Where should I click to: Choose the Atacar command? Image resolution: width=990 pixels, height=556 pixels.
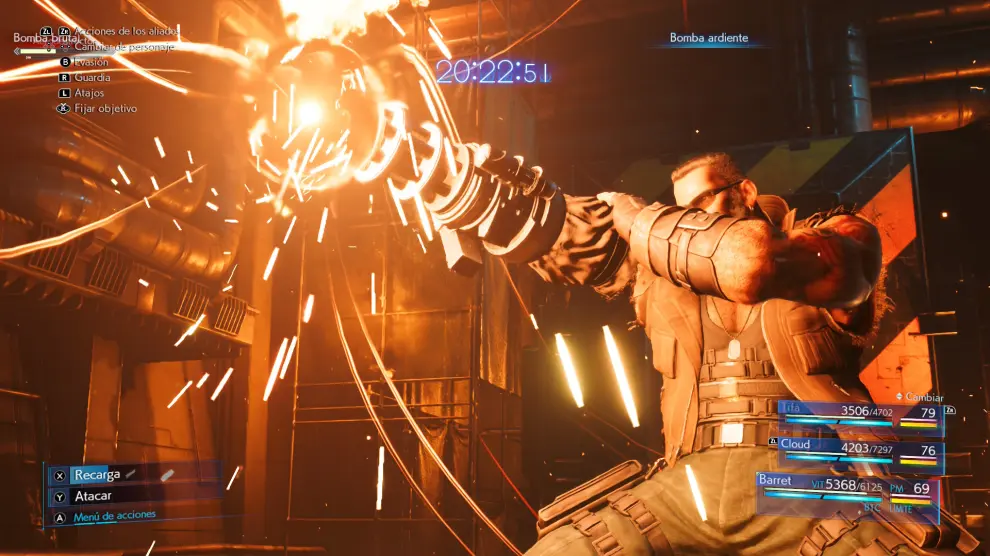(93, 496)
